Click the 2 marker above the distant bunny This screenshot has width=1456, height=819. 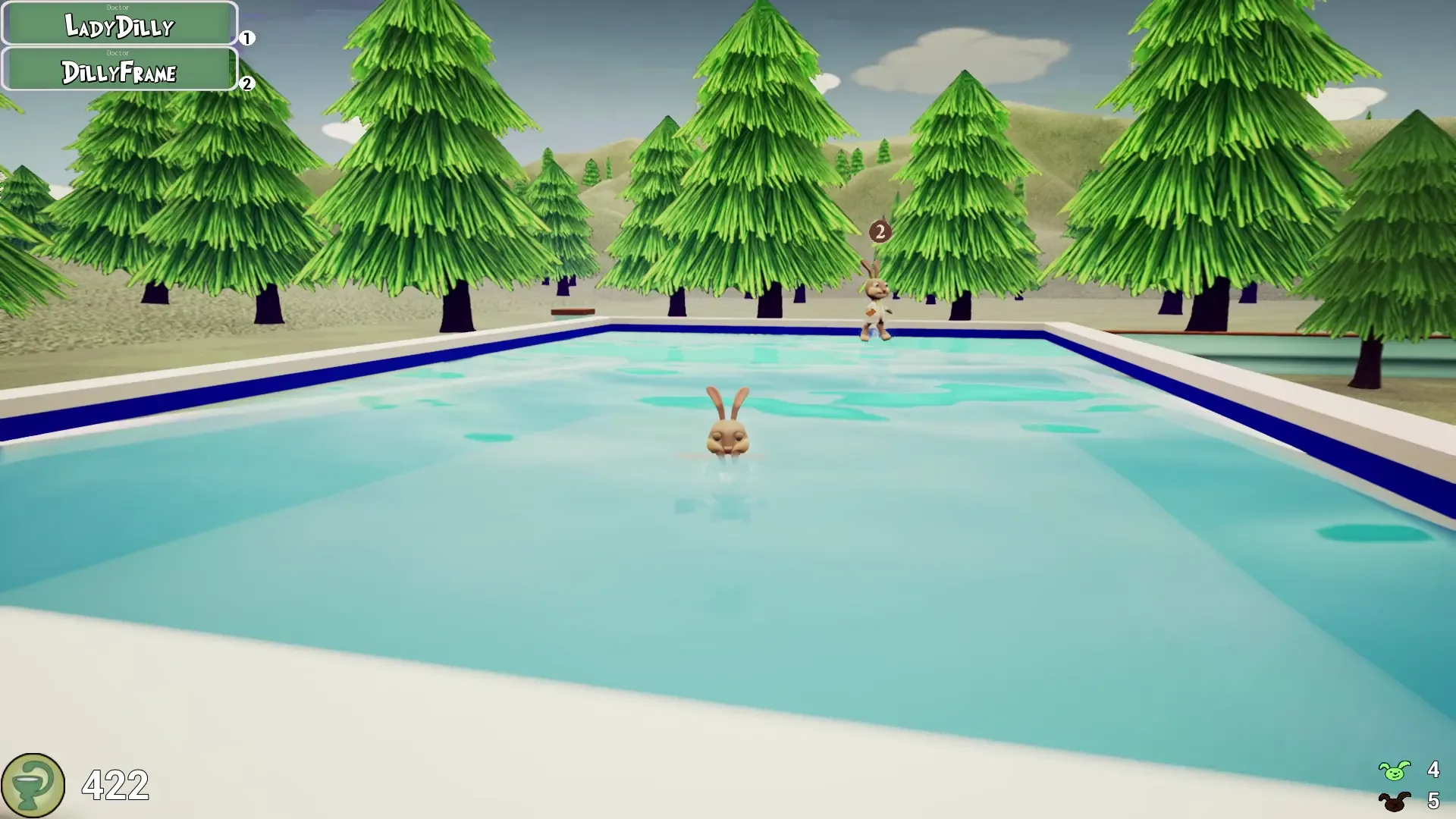click(880, 231)
